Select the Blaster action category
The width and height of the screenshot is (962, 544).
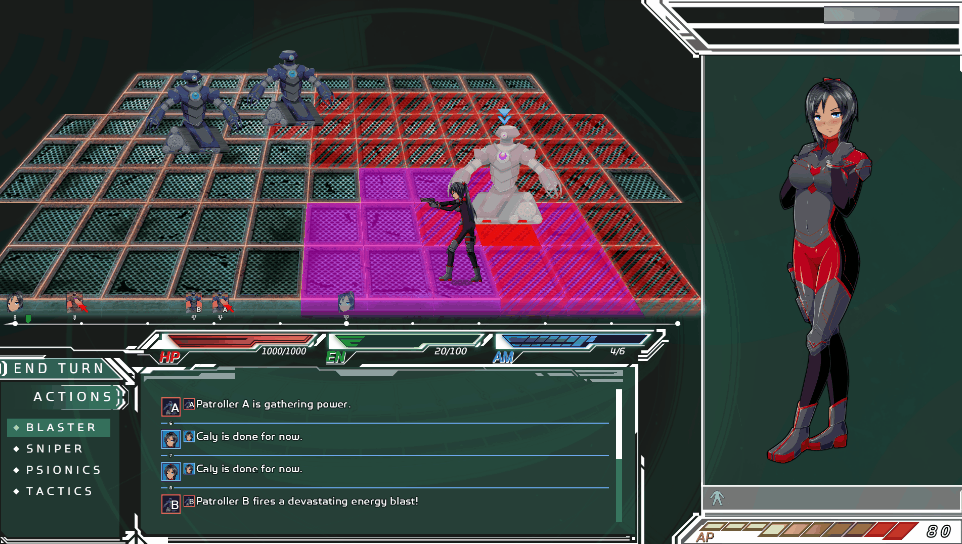(61, 427)
